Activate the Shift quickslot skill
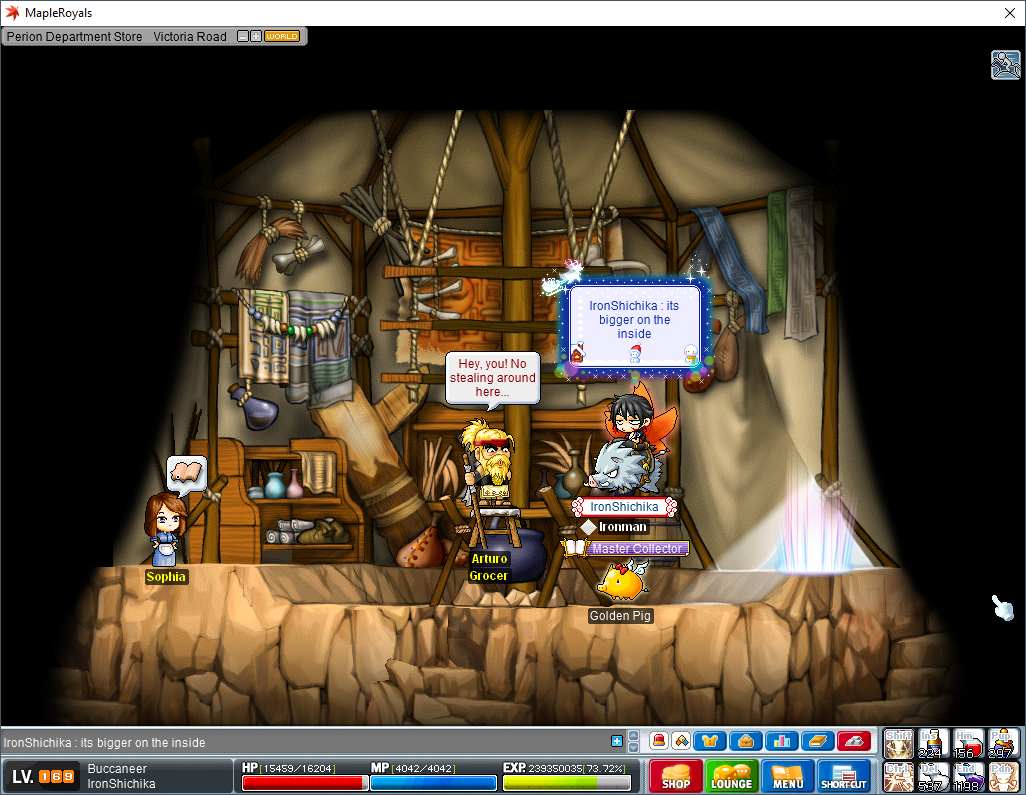The image size is (1026, 795). click(x=898, y=743)
